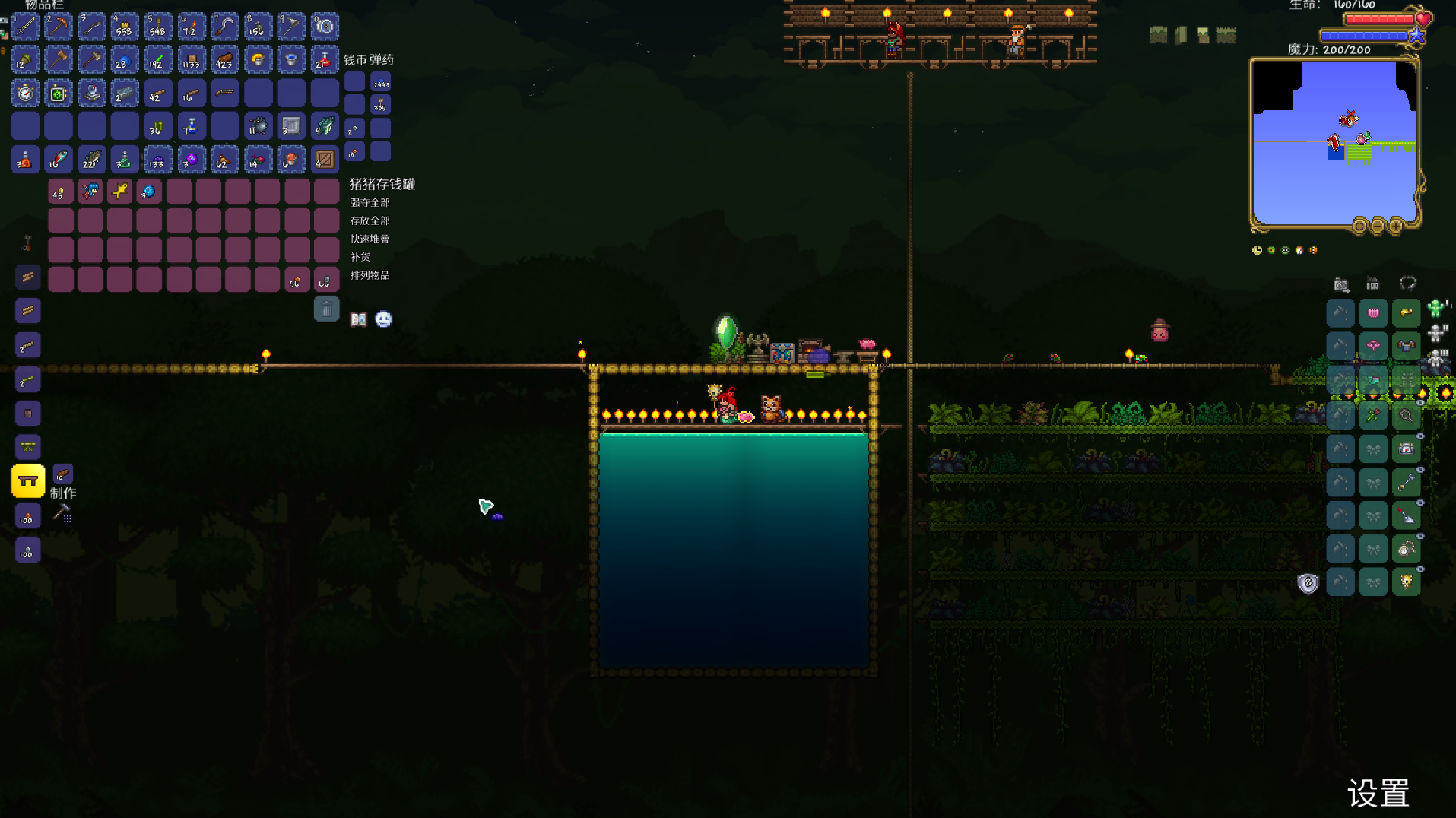Screen dimensions: 1456x818
Task: Zoom out the minimap with minus button
Action: (x=1378, y=226)
